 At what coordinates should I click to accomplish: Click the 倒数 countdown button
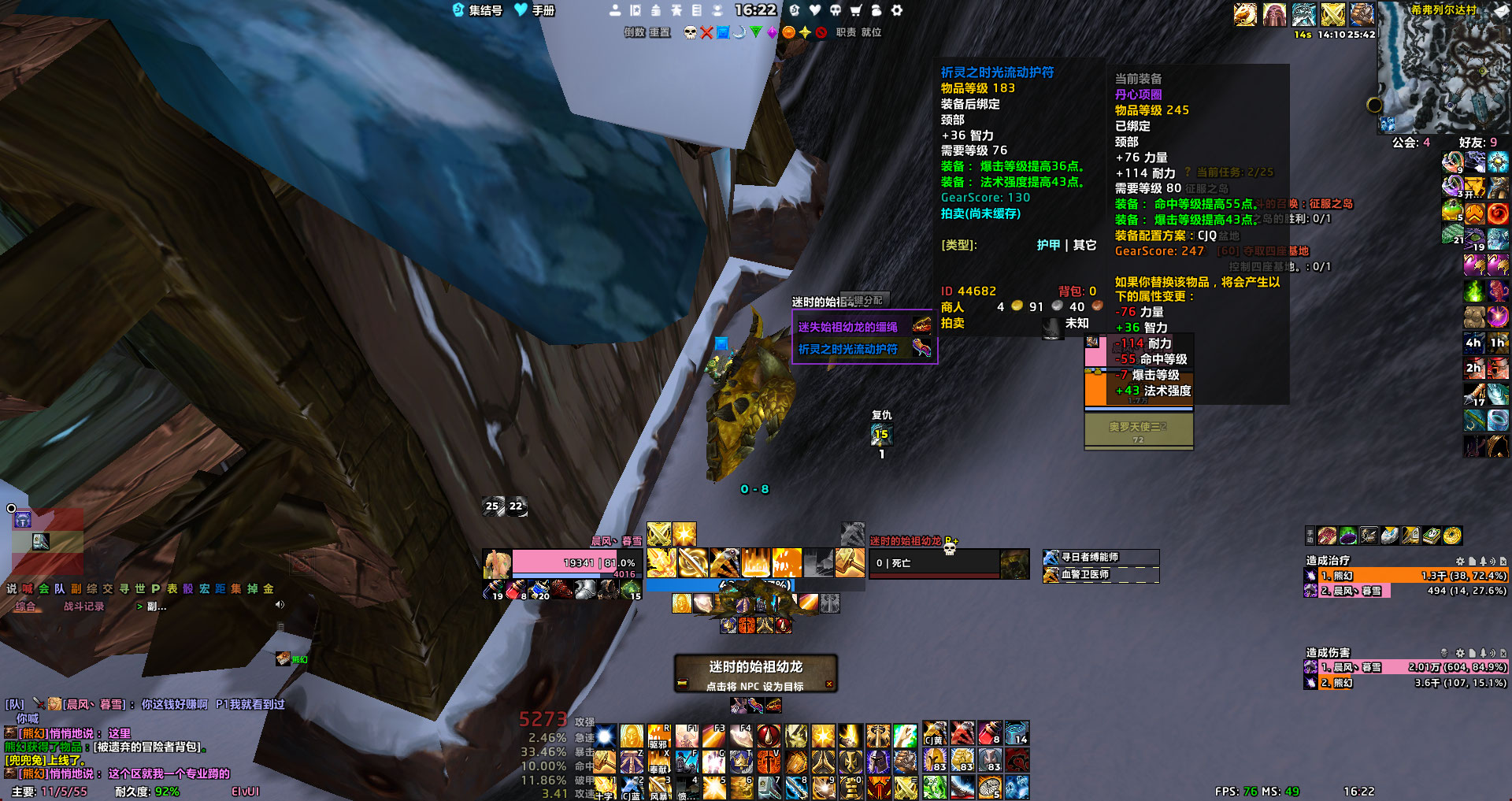pos(635,32)
